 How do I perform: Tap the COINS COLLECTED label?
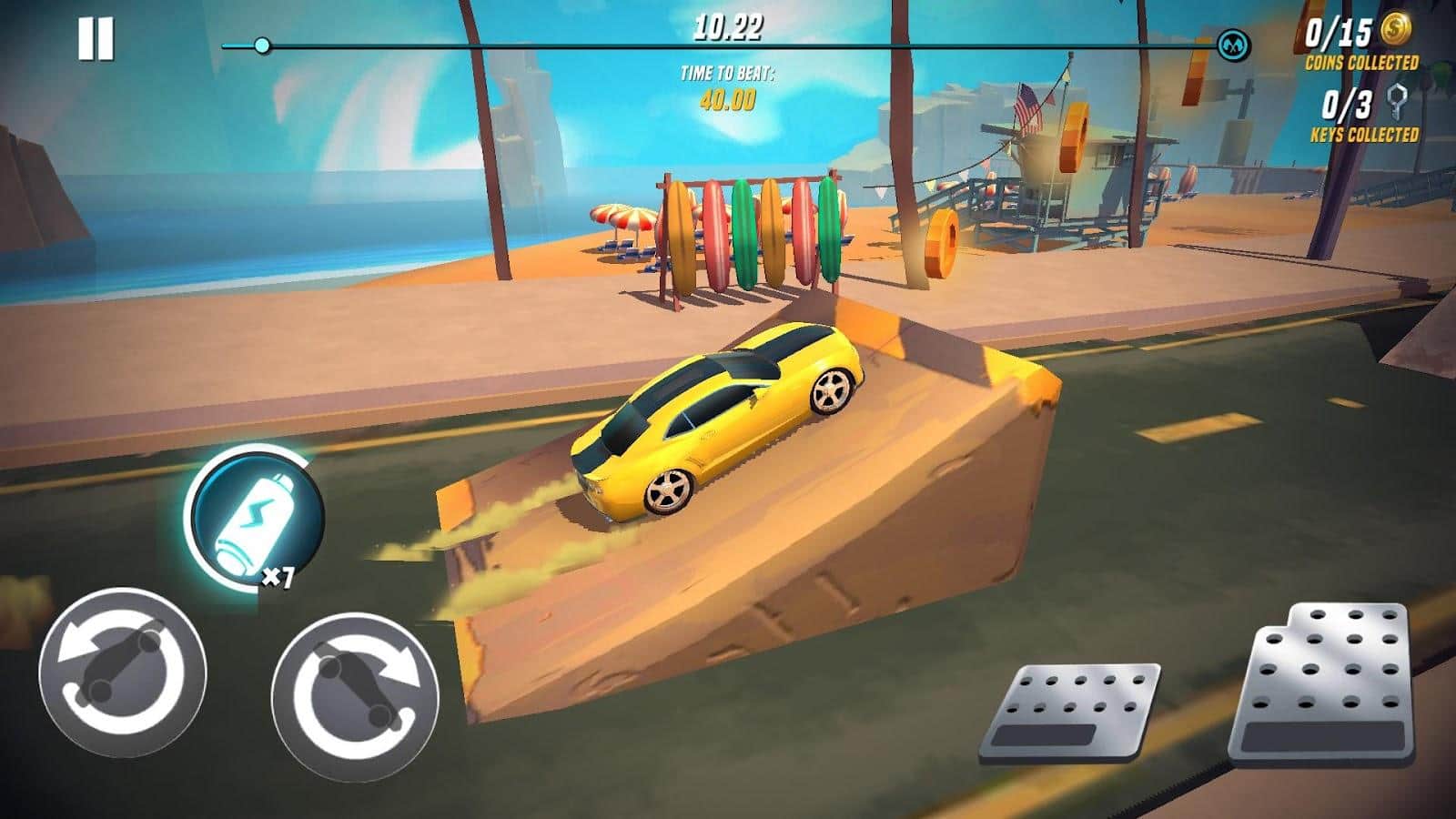(x=1363, y=62)
